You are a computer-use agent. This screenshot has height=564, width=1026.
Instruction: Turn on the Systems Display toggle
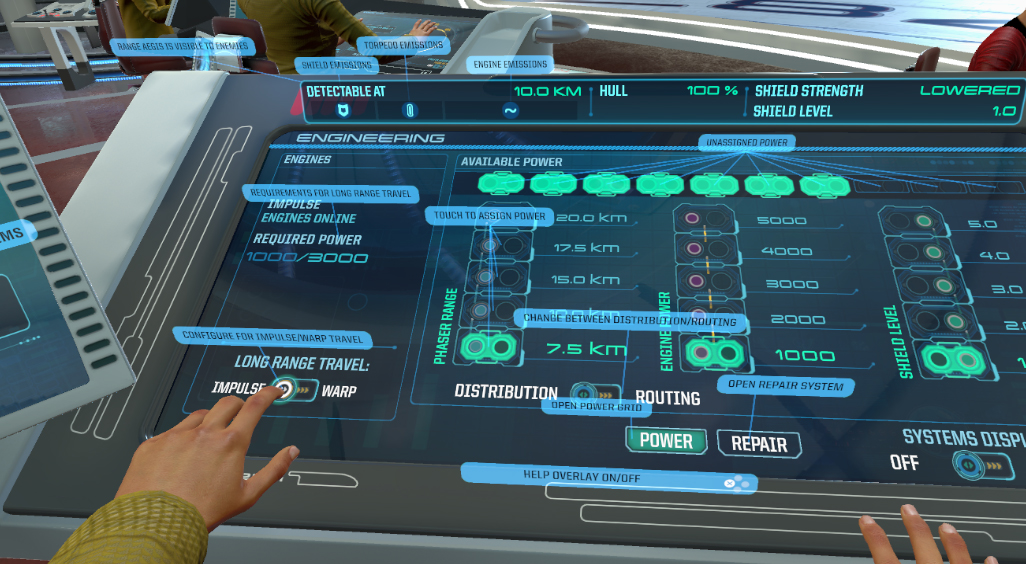pos(978,465)
